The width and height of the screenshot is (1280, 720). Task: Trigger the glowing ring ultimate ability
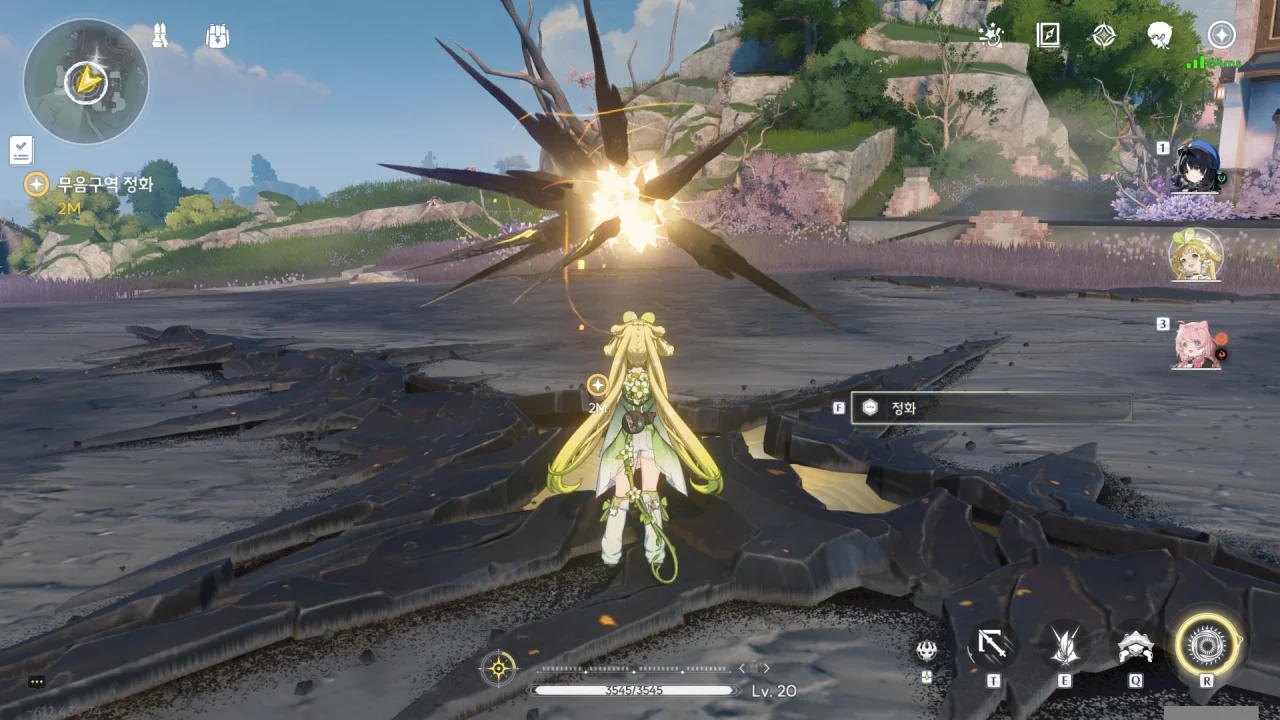click(1207, 645)
